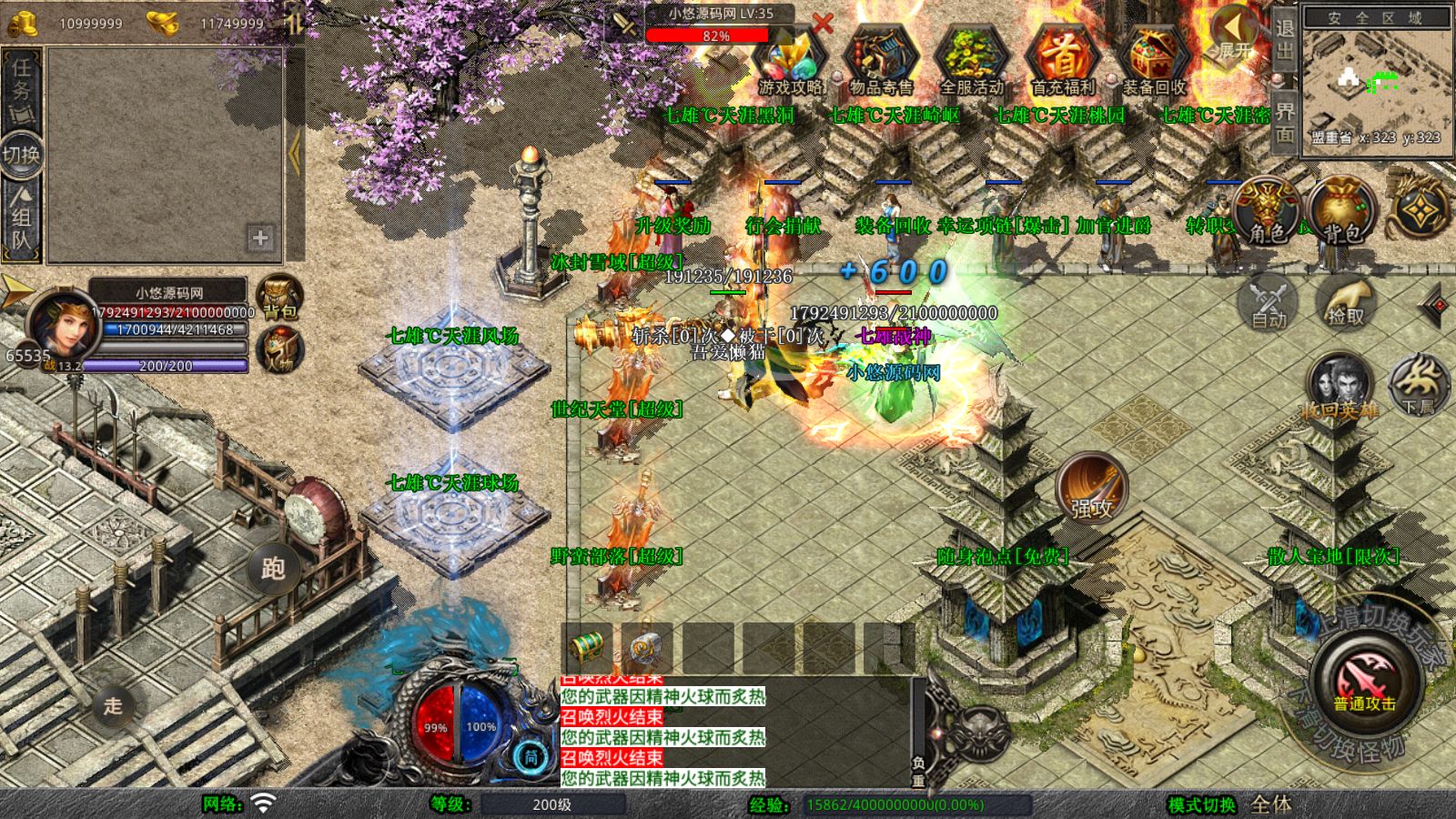Select the 组队 team tab
Viewport: 1456px width, 819px height.
[21, 218]
